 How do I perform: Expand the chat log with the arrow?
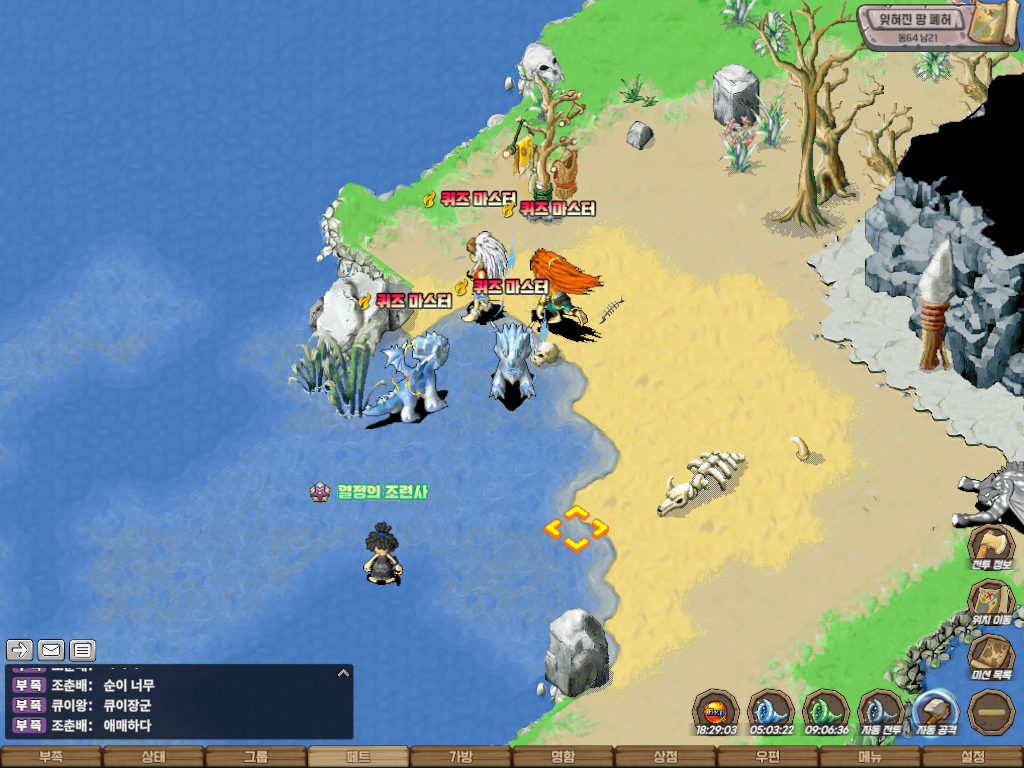click(x=343, y=673)
